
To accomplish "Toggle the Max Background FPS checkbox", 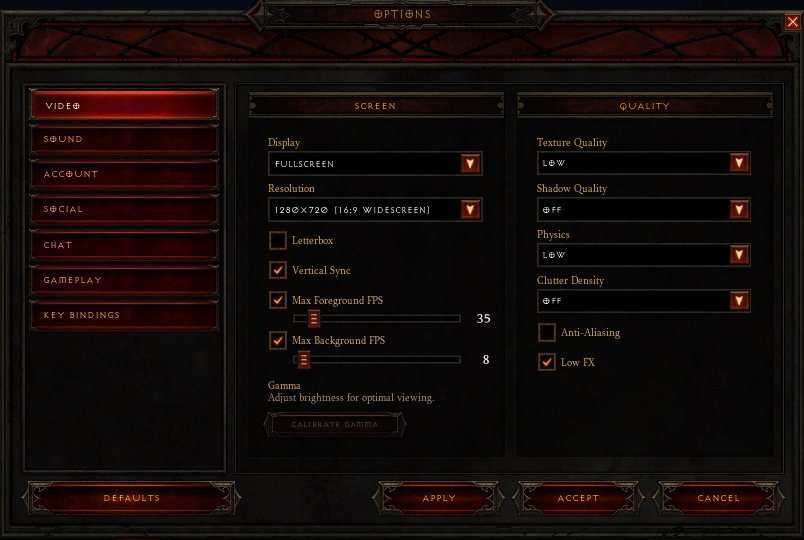I will (278, 340).
